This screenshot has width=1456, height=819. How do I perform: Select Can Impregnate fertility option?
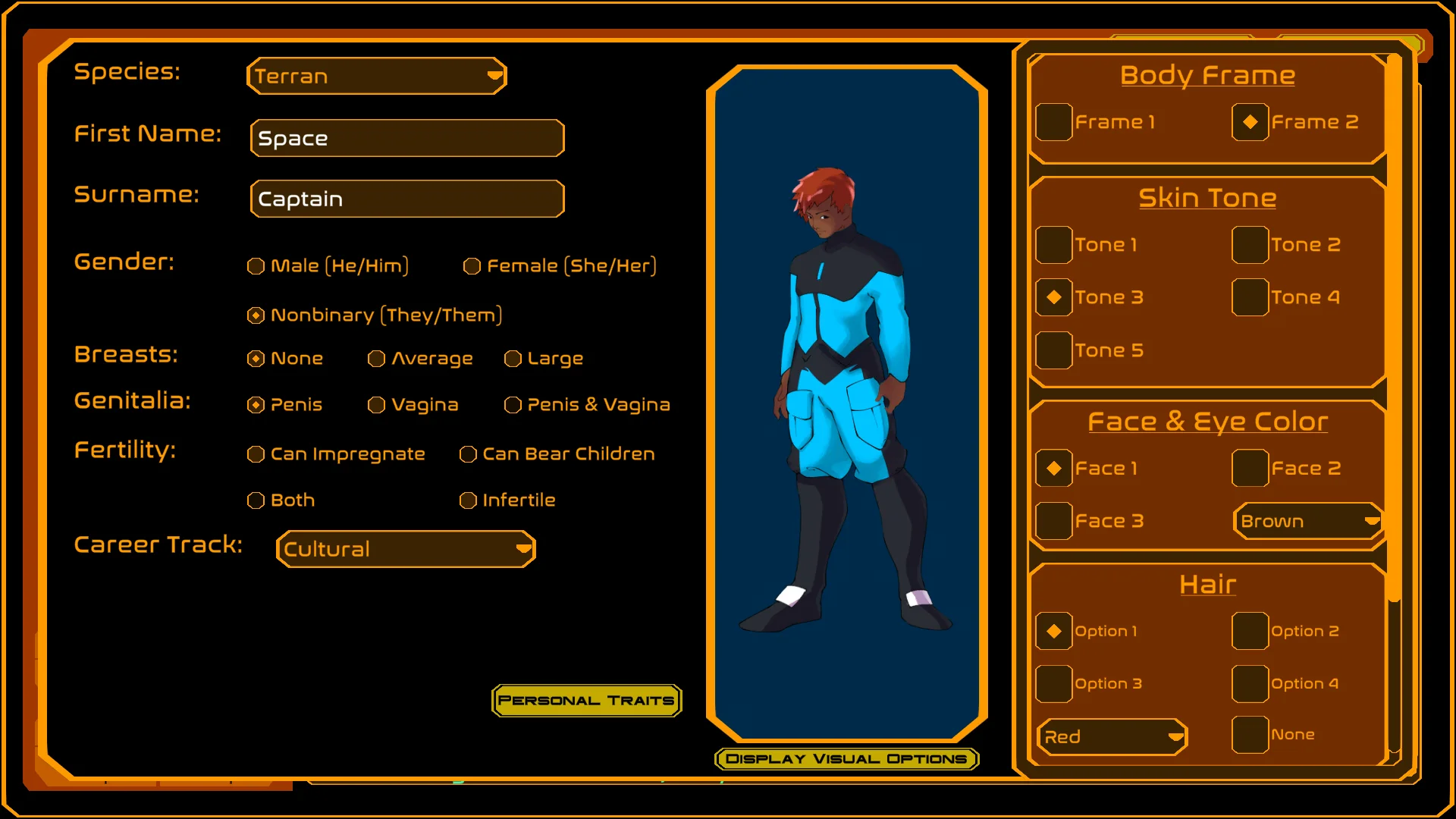pos(256,454)
